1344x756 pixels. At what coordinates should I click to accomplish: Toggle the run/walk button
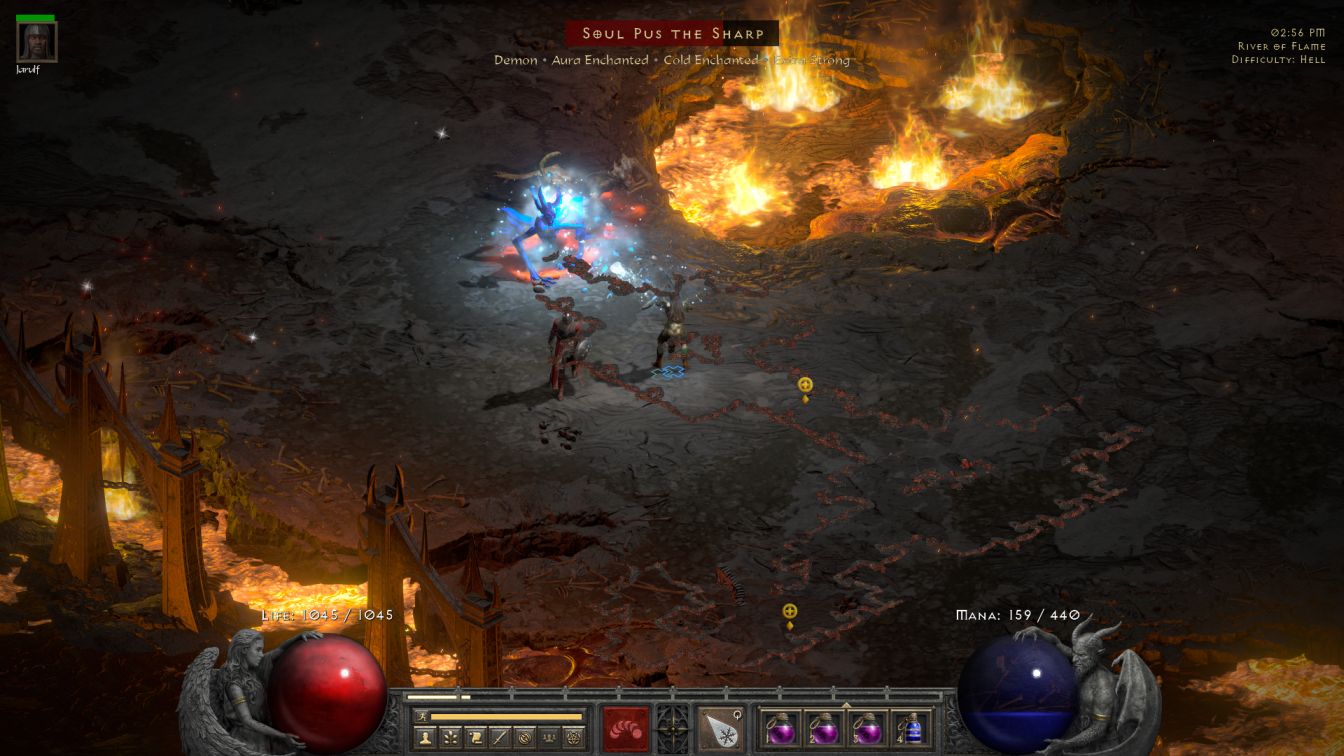[x=421, y=716]
